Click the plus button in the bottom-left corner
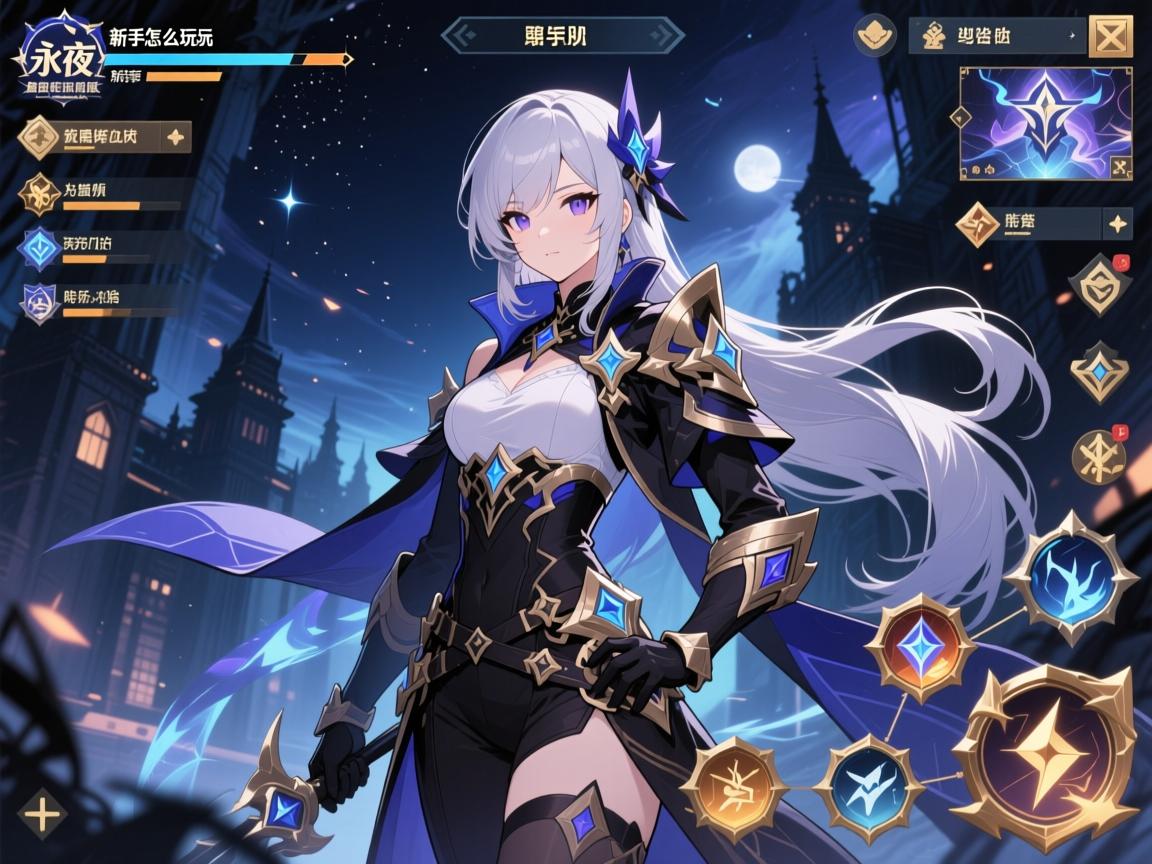Screen dimensions: 1152x864 pyautogui.click(x=42, y=815)
